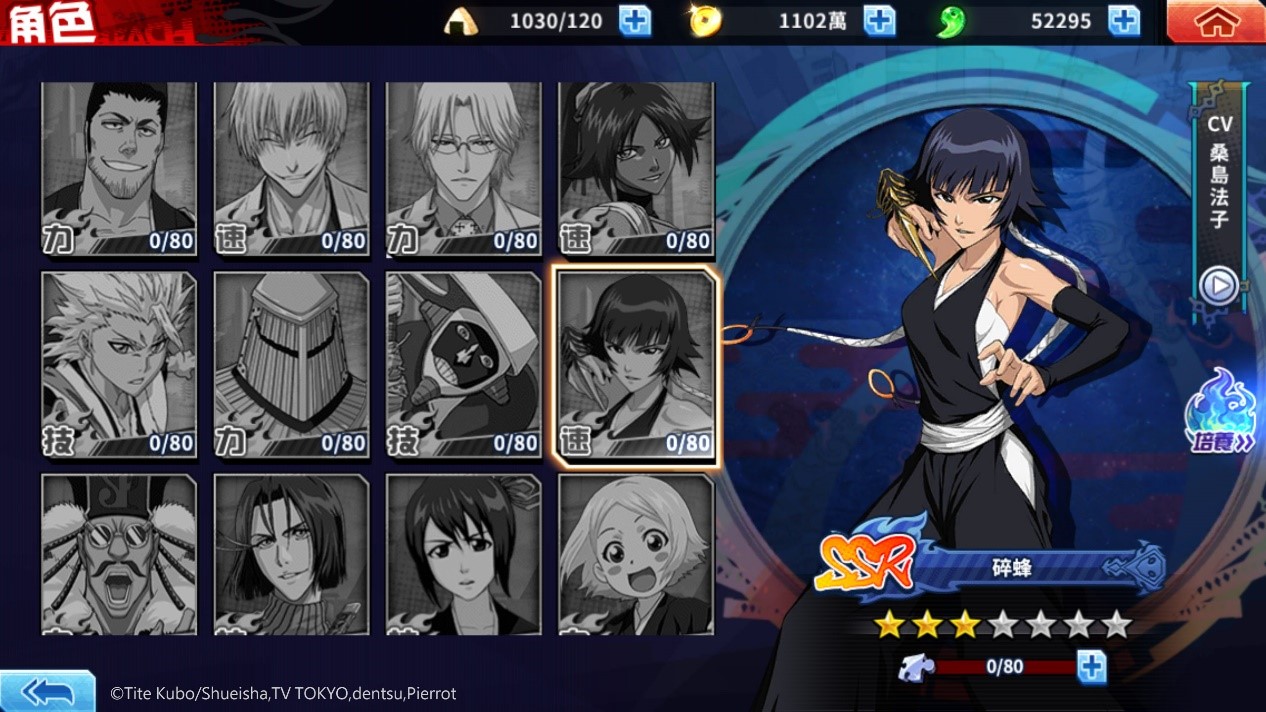Select the highlighted Soi Fon portrait

tap(636, 365)
